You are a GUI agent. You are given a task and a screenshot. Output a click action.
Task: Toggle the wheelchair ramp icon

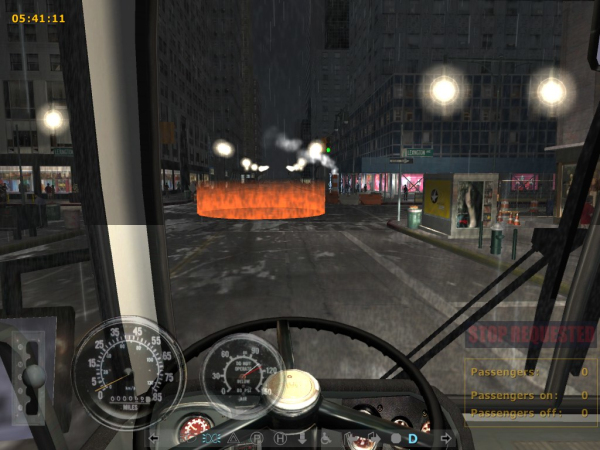coord(325,438)
